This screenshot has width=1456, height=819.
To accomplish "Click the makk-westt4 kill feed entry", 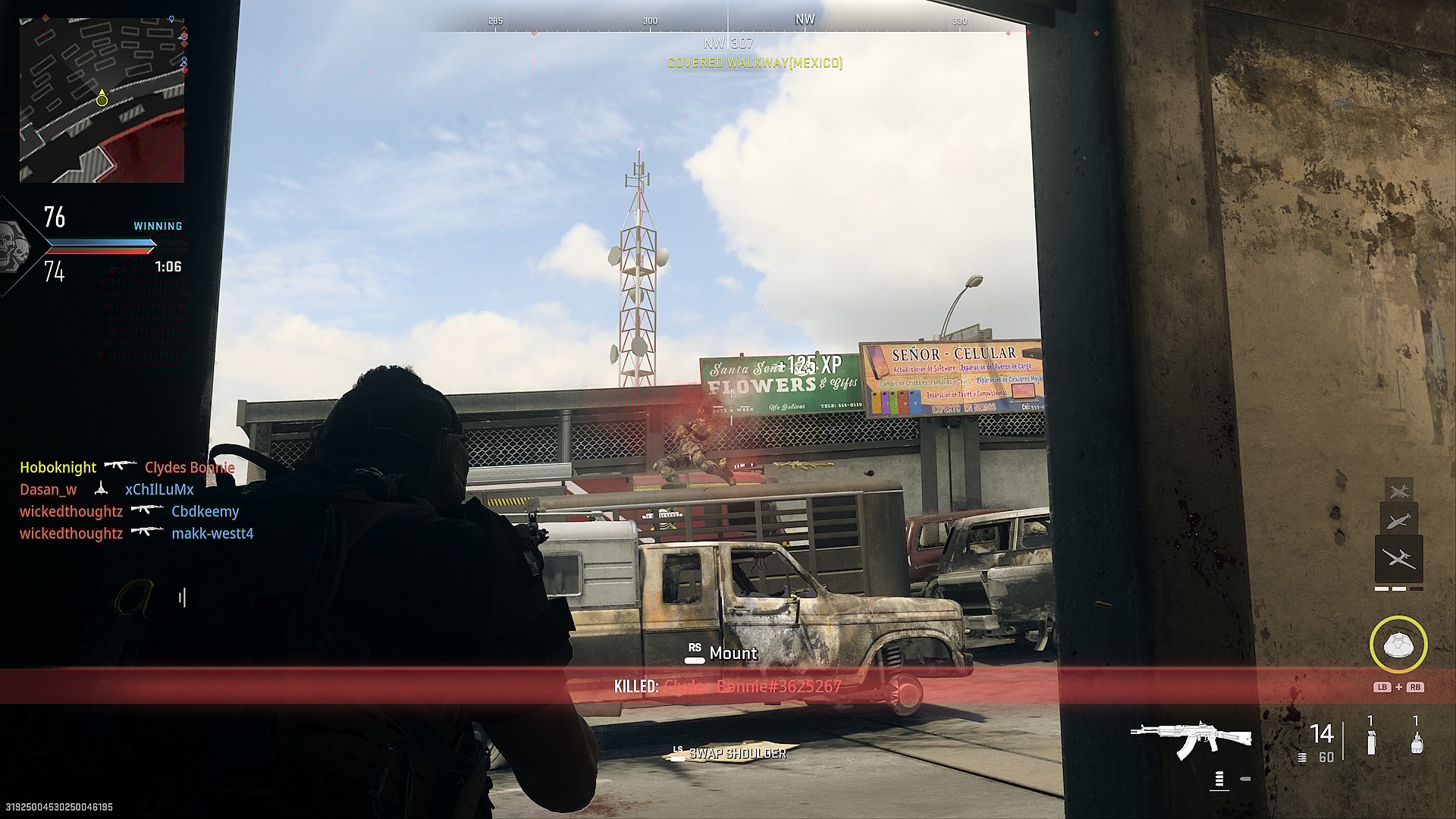I will coord(212,533).
